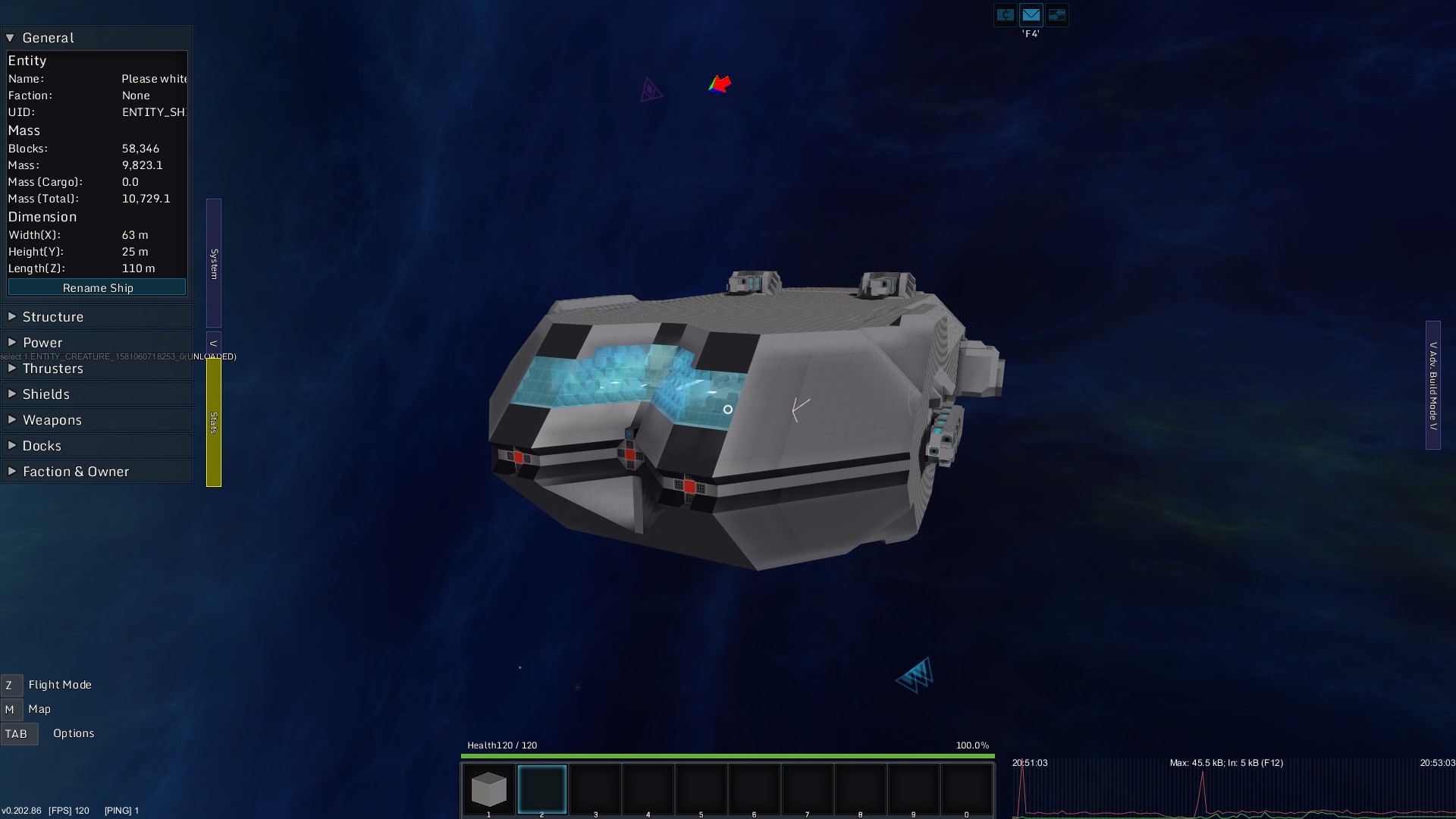Open the mail envelope icon
1456x819 pixels.
point(1031,15)
